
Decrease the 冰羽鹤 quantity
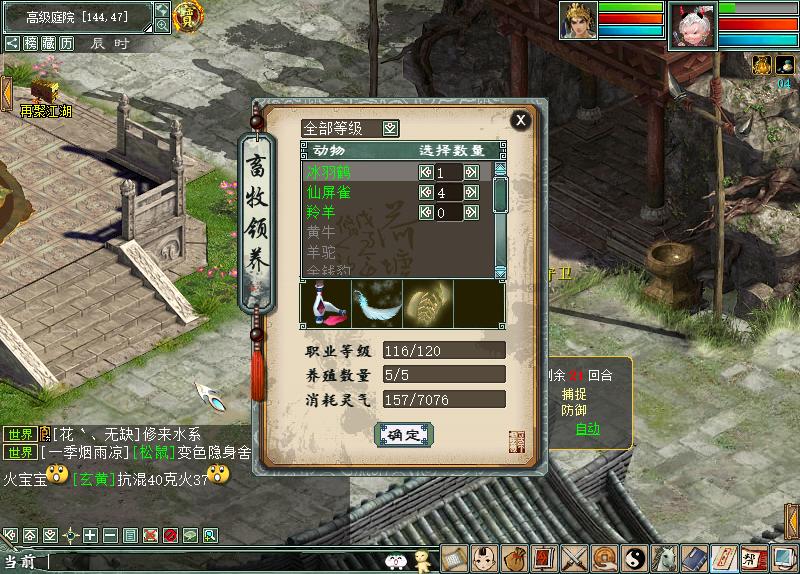425,172
